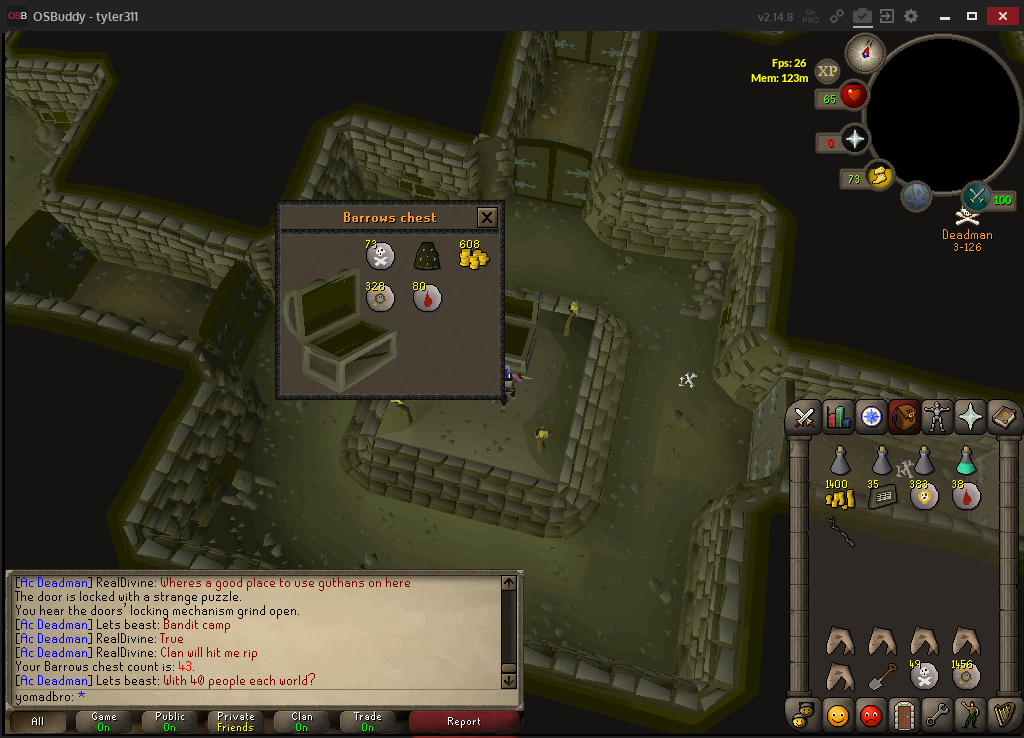Select the mind runes in the chest reward
1024x738 pixels.
click(x=380, y=298)
